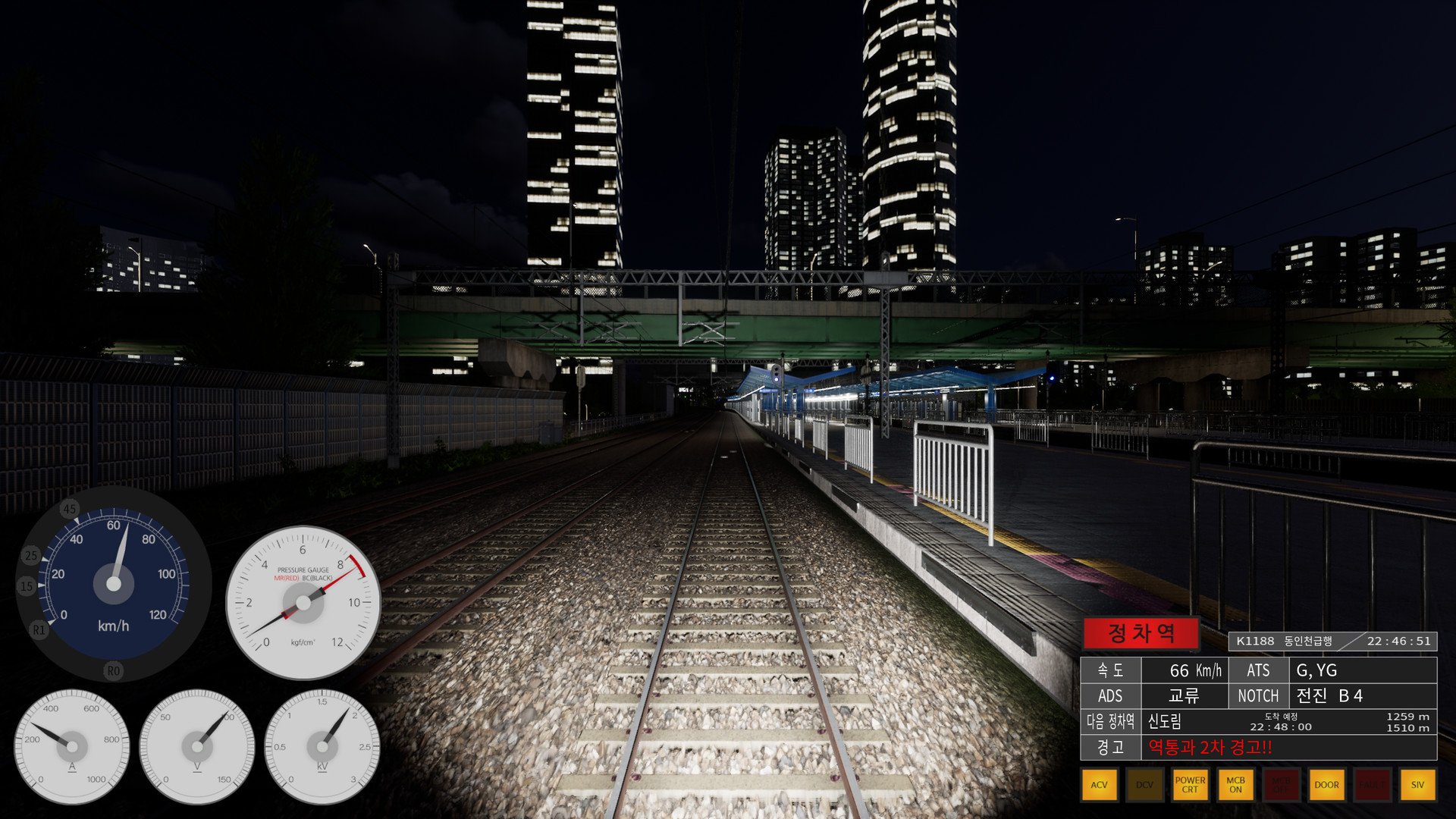This screenshot has height=819, width=1456.
Task: Activate the POWER CRT indicator button
Action: click(1190, 785)
